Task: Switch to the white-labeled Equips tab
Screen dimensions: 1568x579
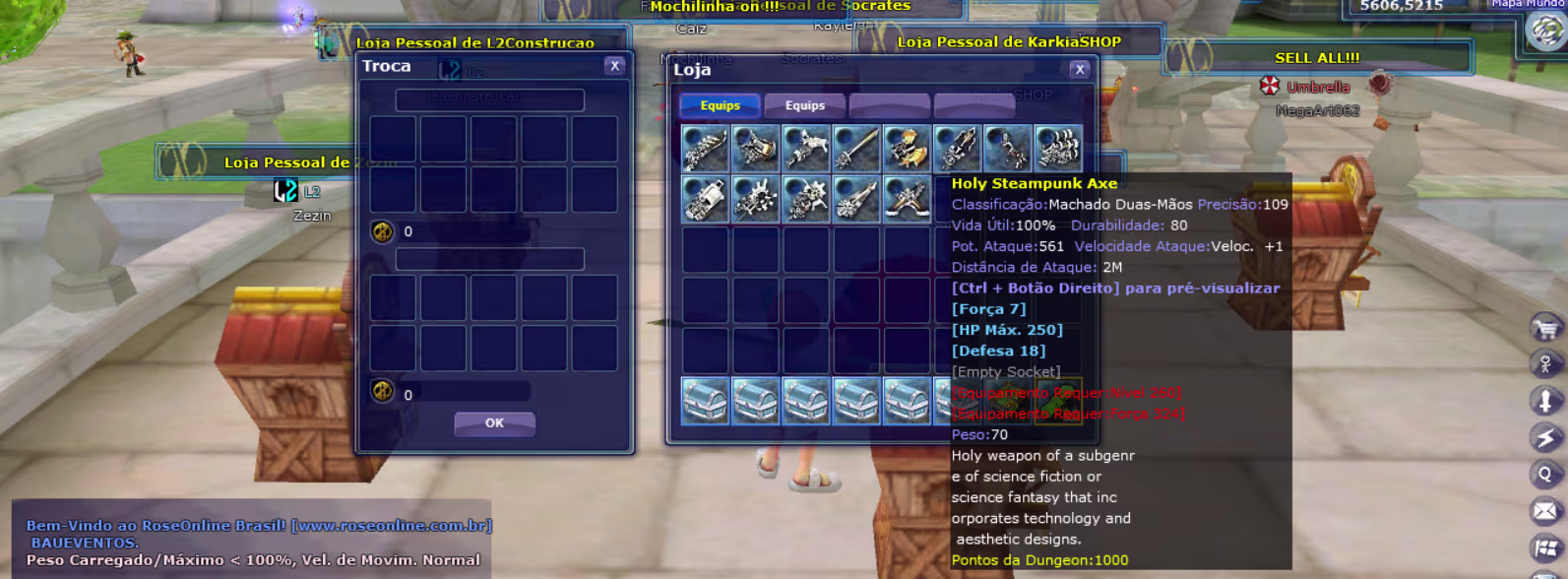Action: pyautogui.click(x=805, y=105)
